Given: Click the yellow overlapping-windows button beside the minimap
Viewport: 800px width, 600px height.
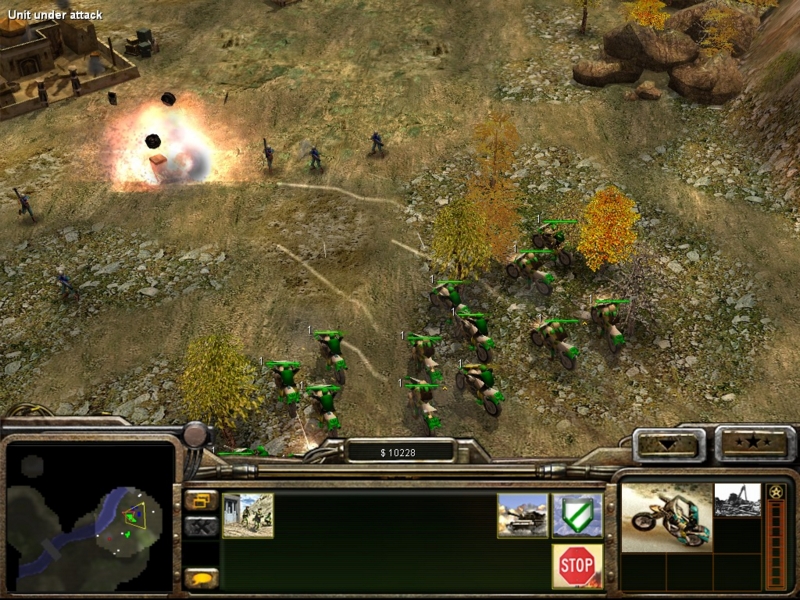Looking at the screenshot, I should (x=201, y=499).
